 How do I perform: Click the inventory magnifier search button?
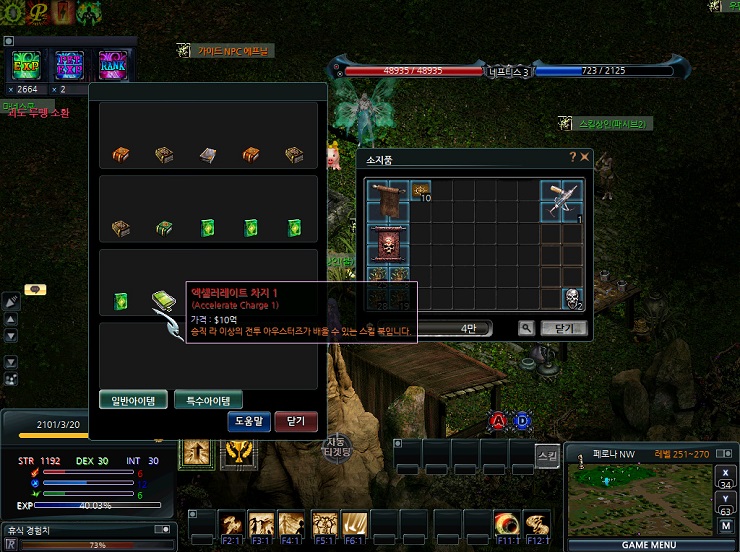point(526,327)
